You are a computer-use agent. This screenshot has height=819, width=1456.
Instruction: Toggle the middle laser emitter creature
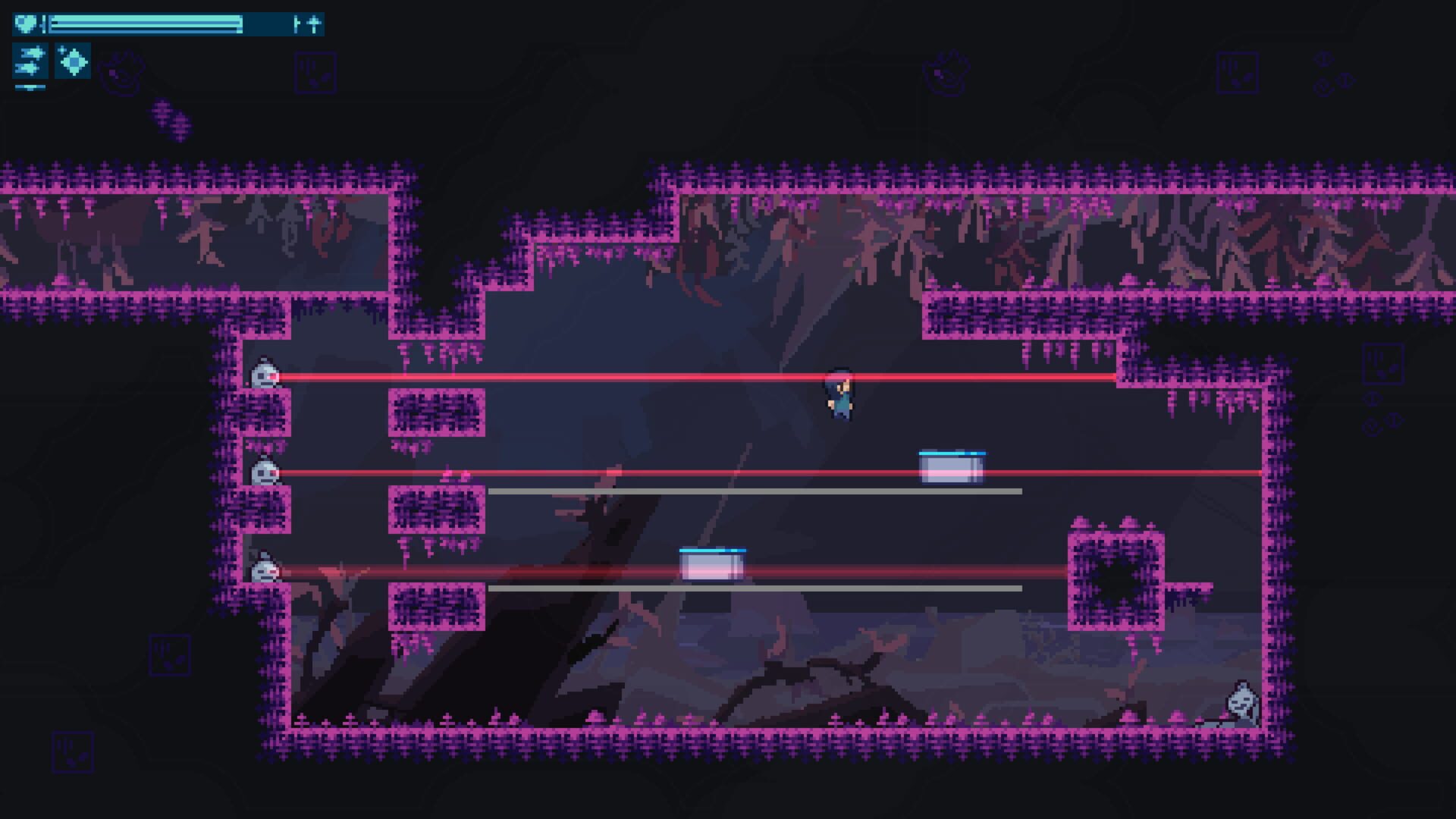264,472
